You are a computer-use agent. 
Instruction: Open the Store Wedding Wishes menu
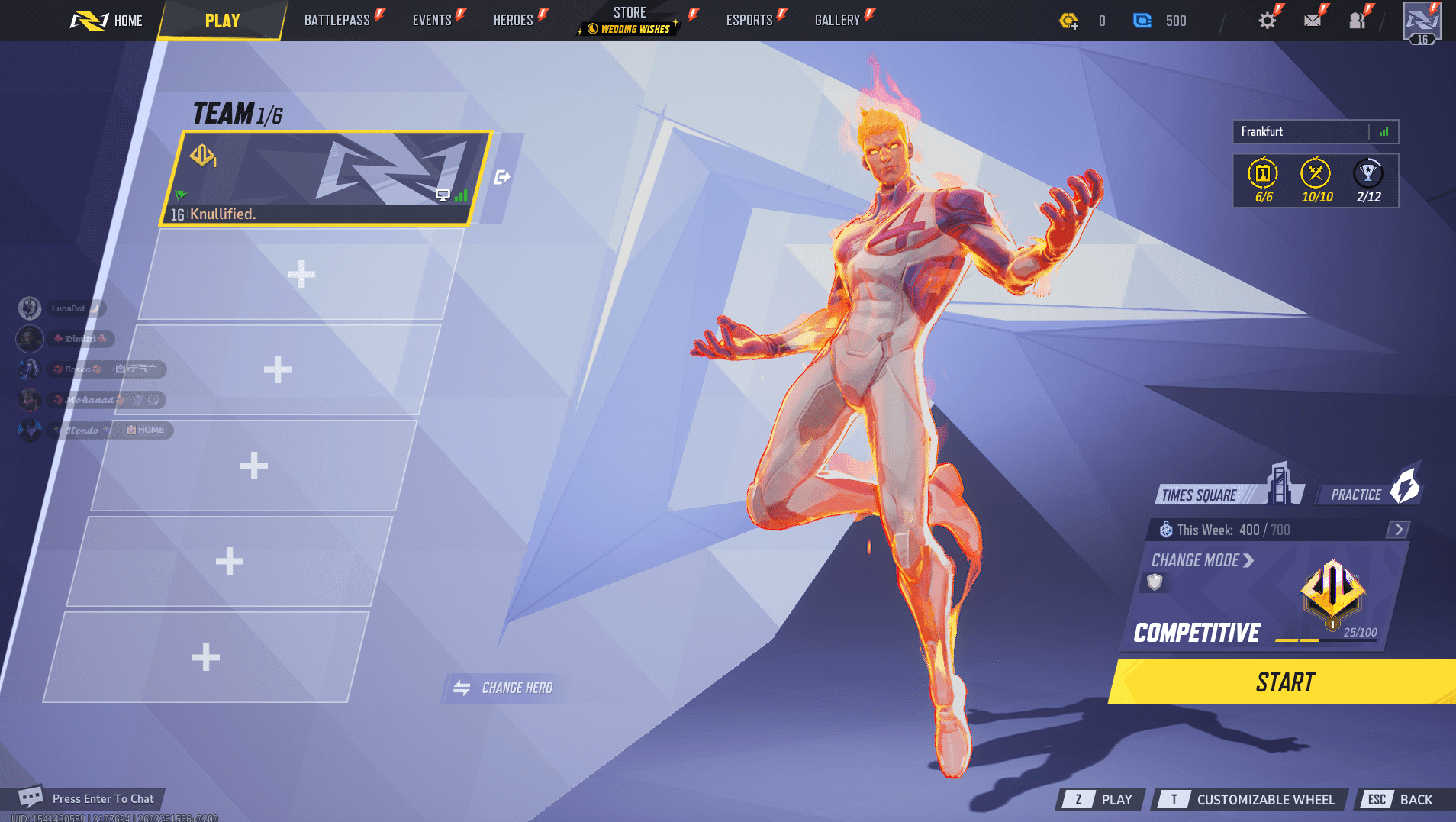click(x=630, y=19)
